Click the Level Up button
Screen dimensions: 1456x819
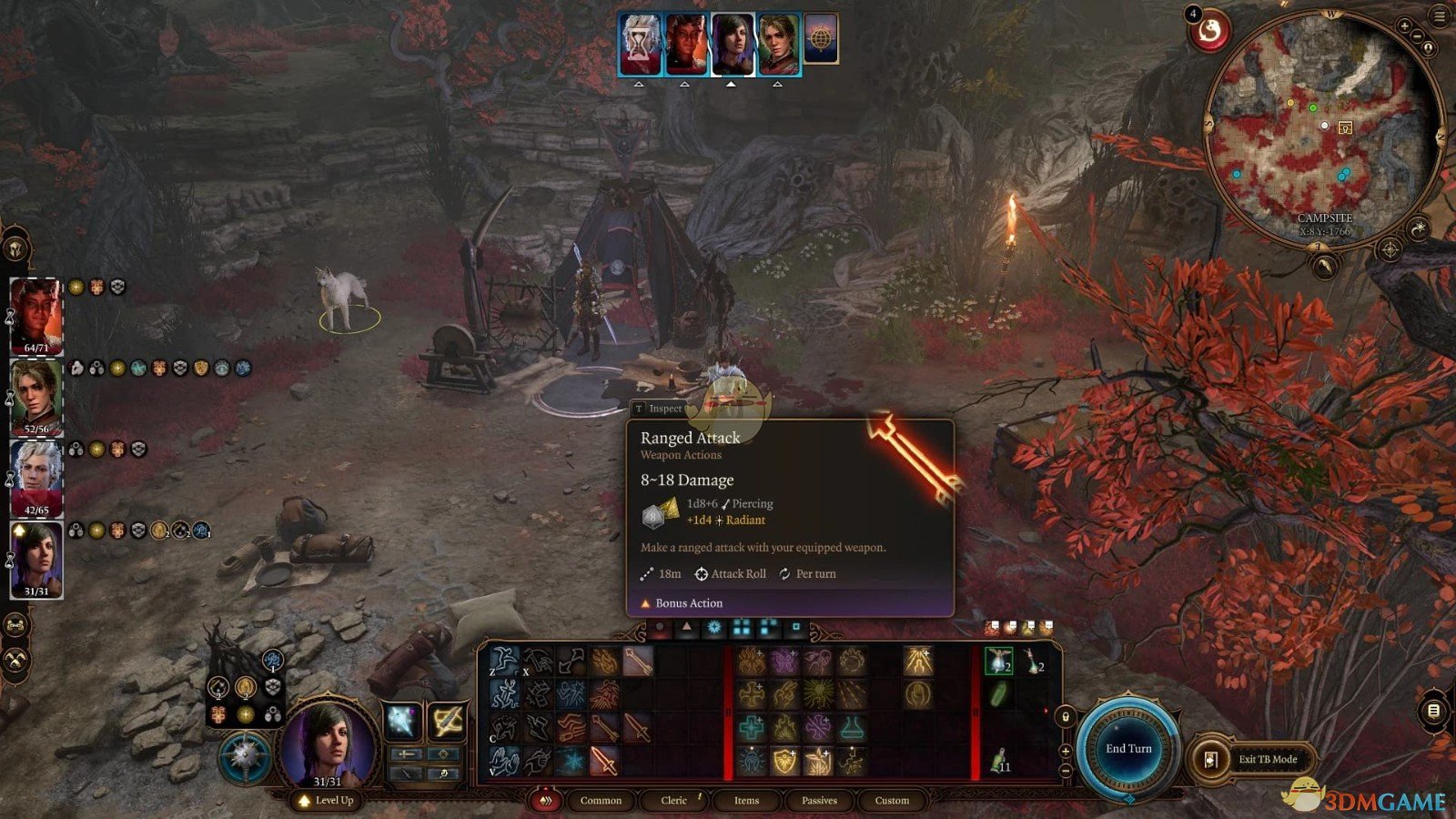click(326, 801)
